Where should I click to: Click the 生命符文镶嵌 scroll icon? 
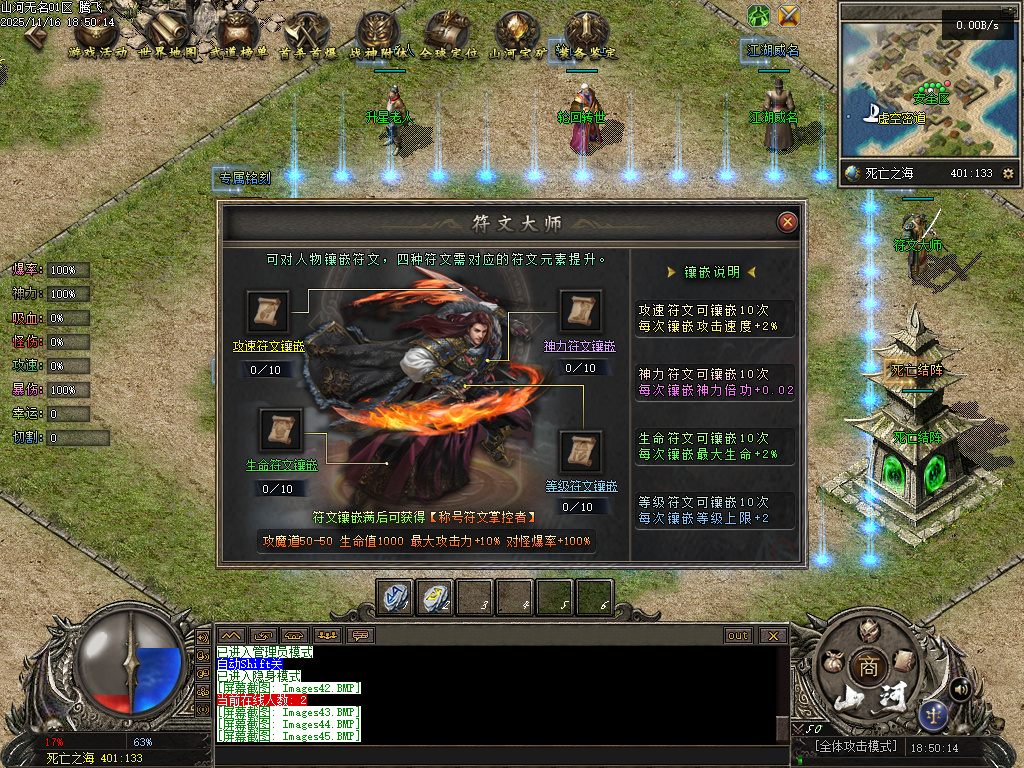point(281,430)
